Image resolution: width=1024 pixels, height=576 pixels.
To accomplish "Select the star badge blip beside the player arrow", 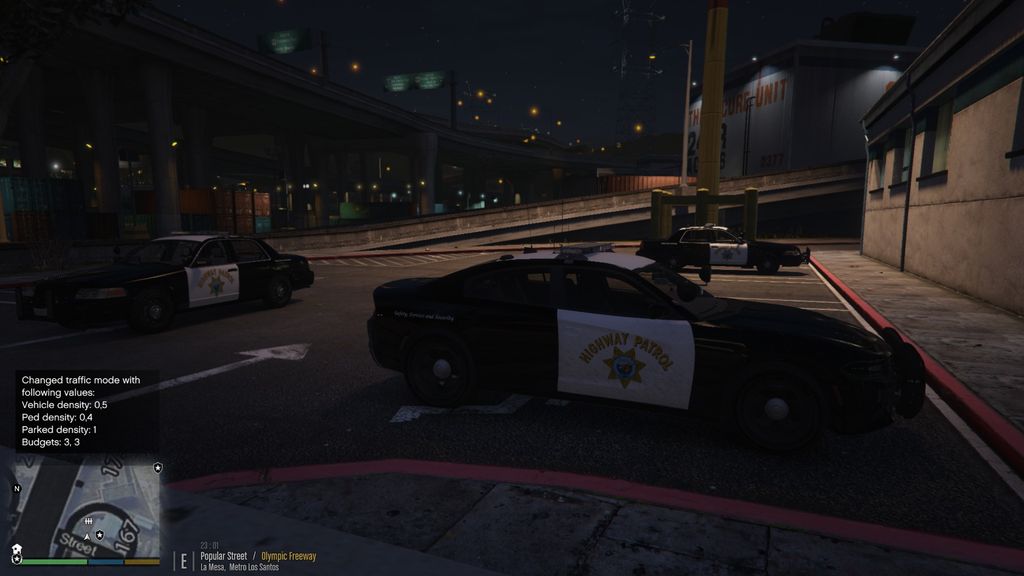I will tap(100, 535).
